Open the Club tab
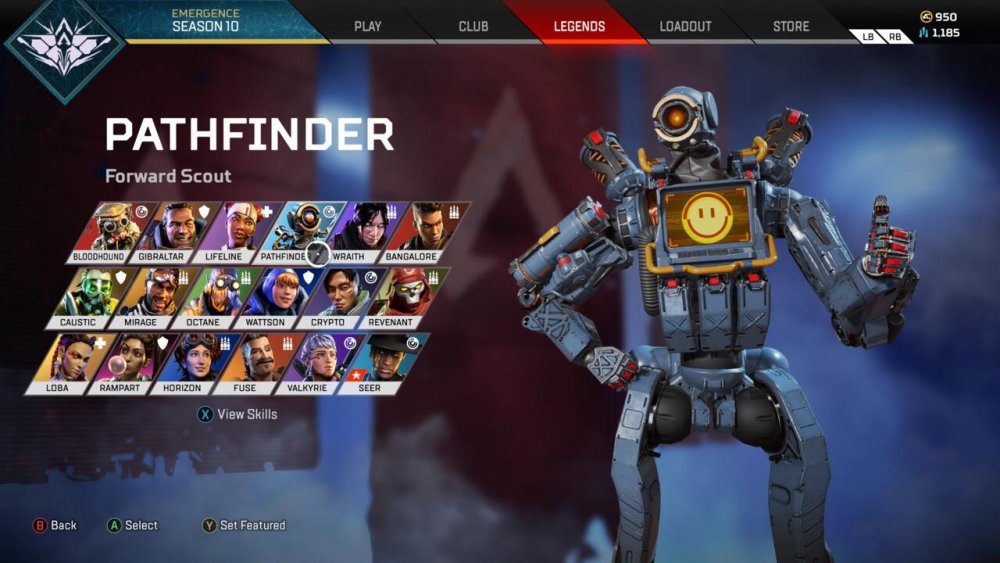 tap(473, 26)
